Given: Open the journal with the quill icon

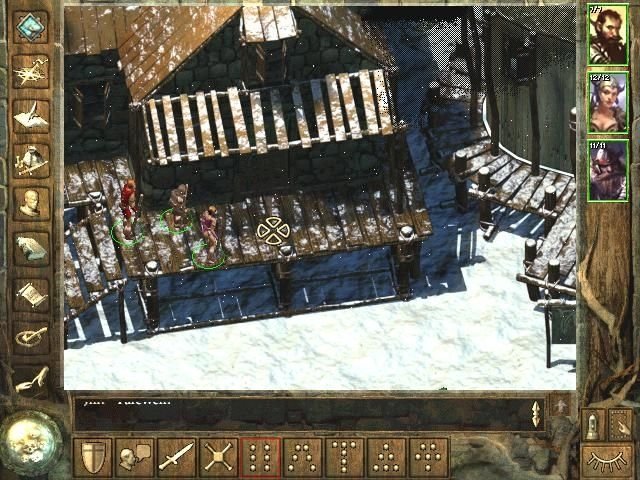Looking at the screenshot, I should click(31, 115).
